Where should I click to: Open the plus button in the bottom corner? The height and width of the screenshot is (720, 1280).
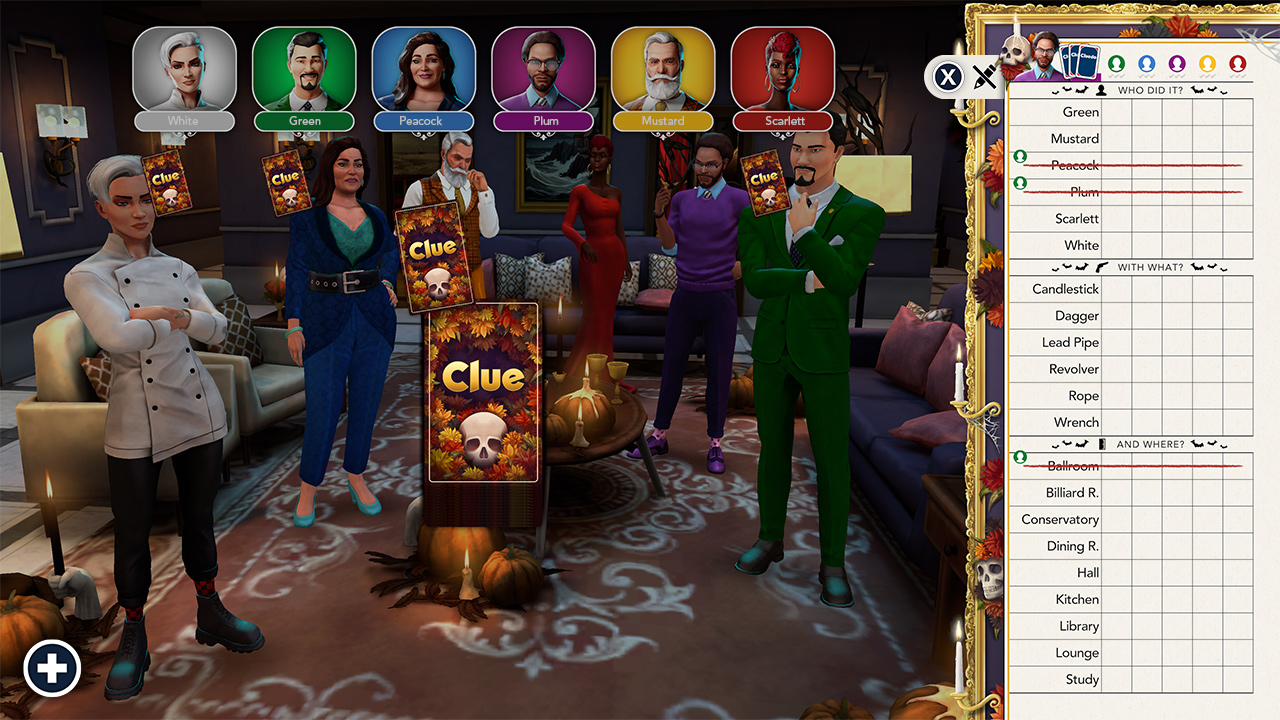click(x=52, y=667)
